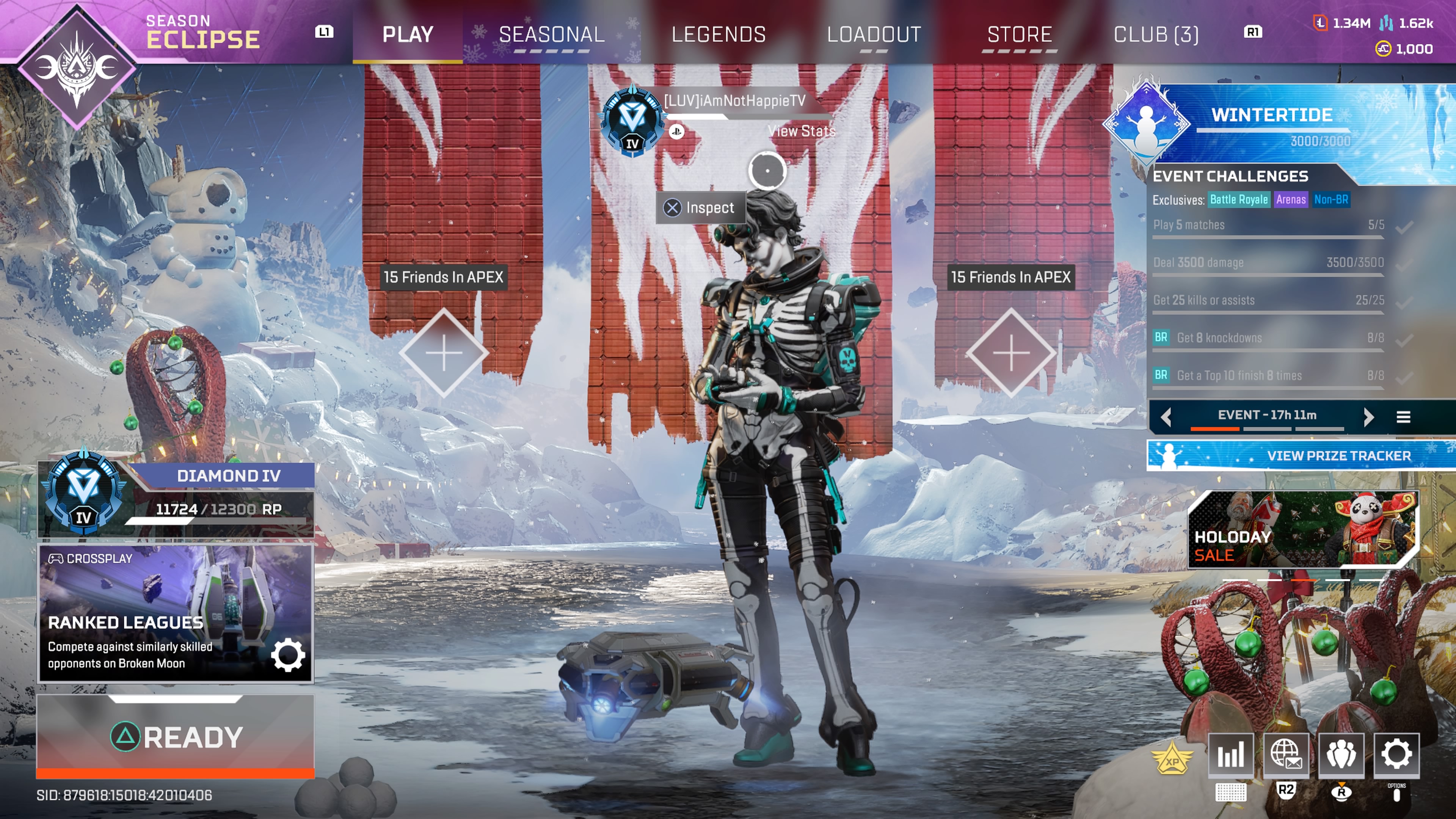
Task: Click the player's ranked emblem above View Stats
Action: (632, 121)
